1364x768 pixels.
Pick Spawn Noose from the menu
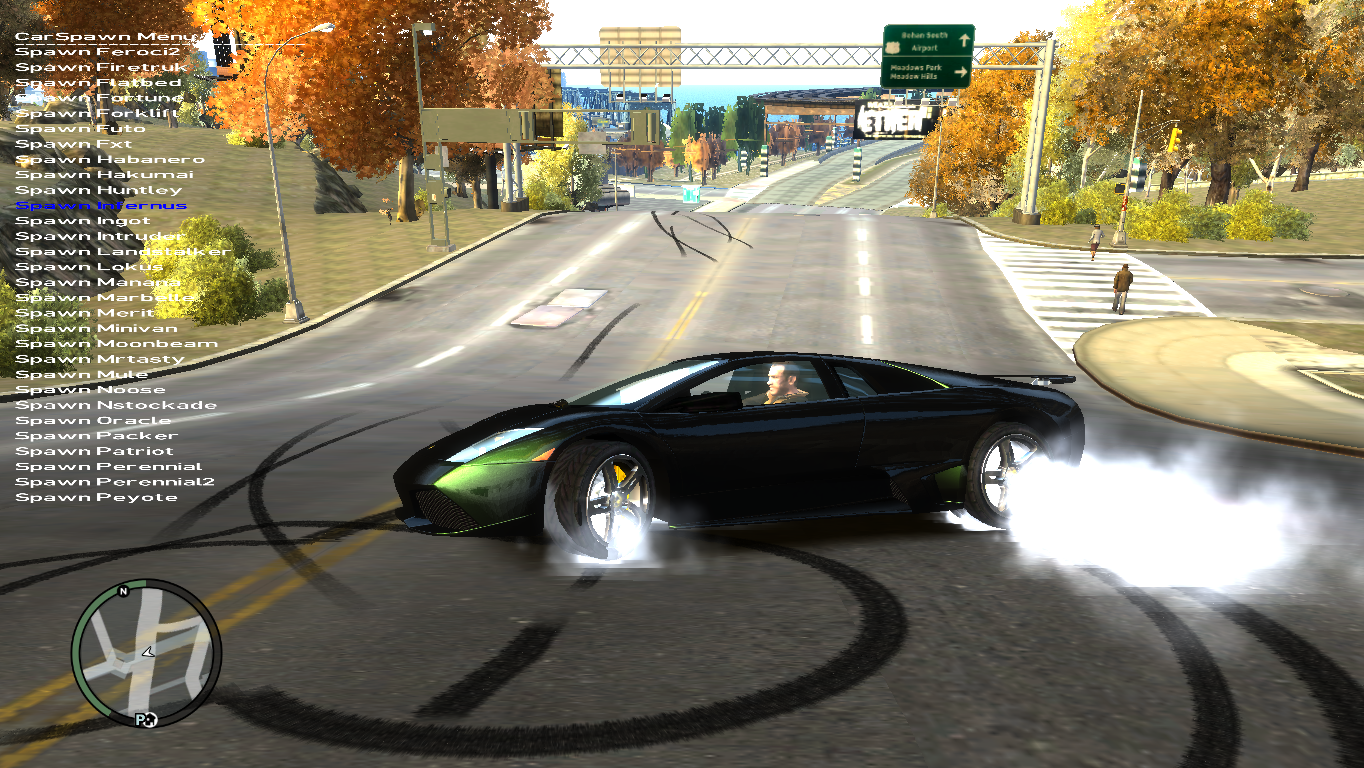click(90, 390)
